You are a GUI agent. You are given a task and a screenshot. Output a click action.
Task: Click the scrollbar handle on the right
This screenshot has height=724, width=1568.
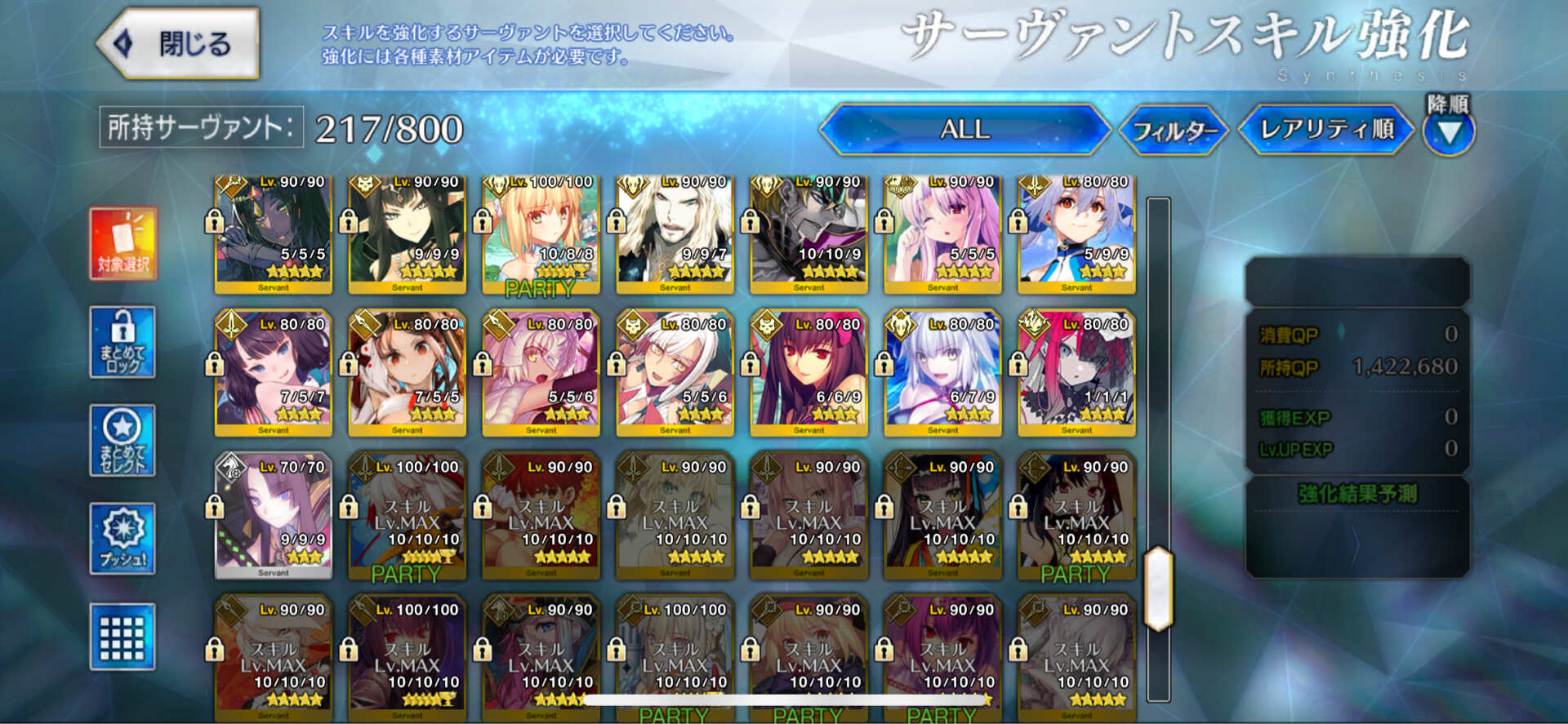[x=1156, y=588]
